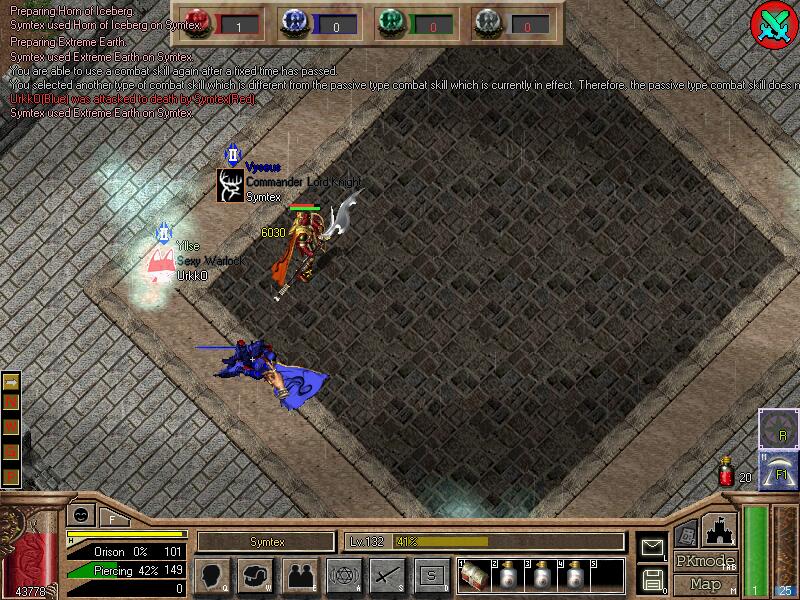Open the character head profile menu

coord(211,575)
